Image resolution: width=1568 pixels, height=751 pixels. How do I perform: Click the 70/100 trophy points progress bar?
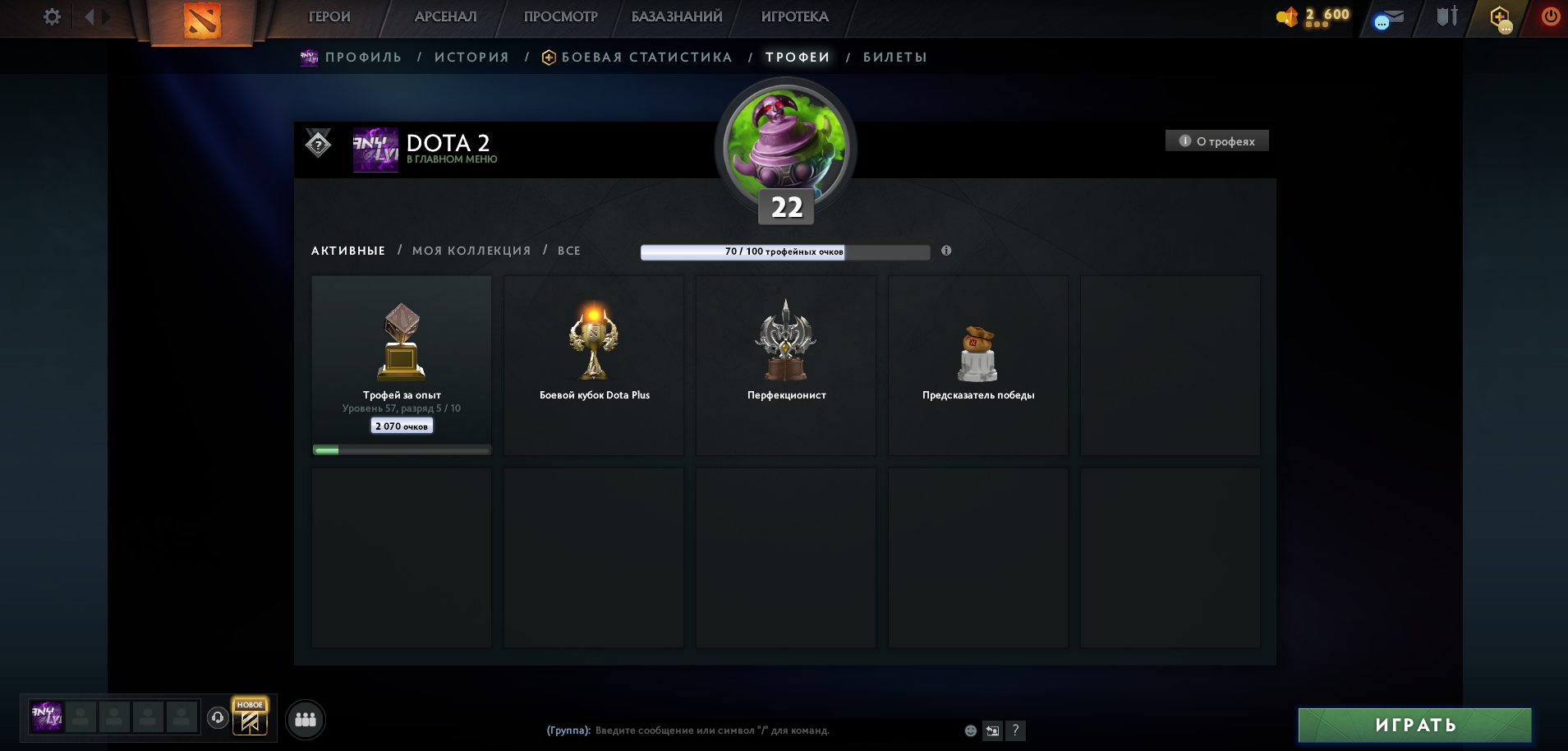click(x=784, y=251)
